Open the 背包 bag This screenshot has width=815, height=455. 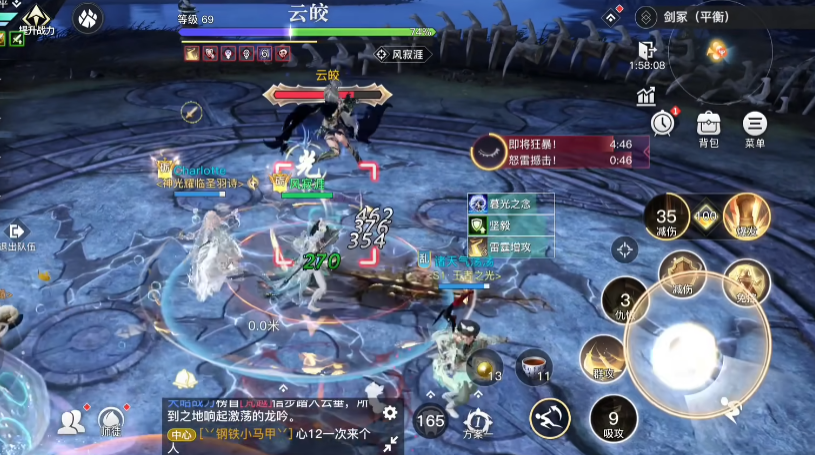click(708, 127)
